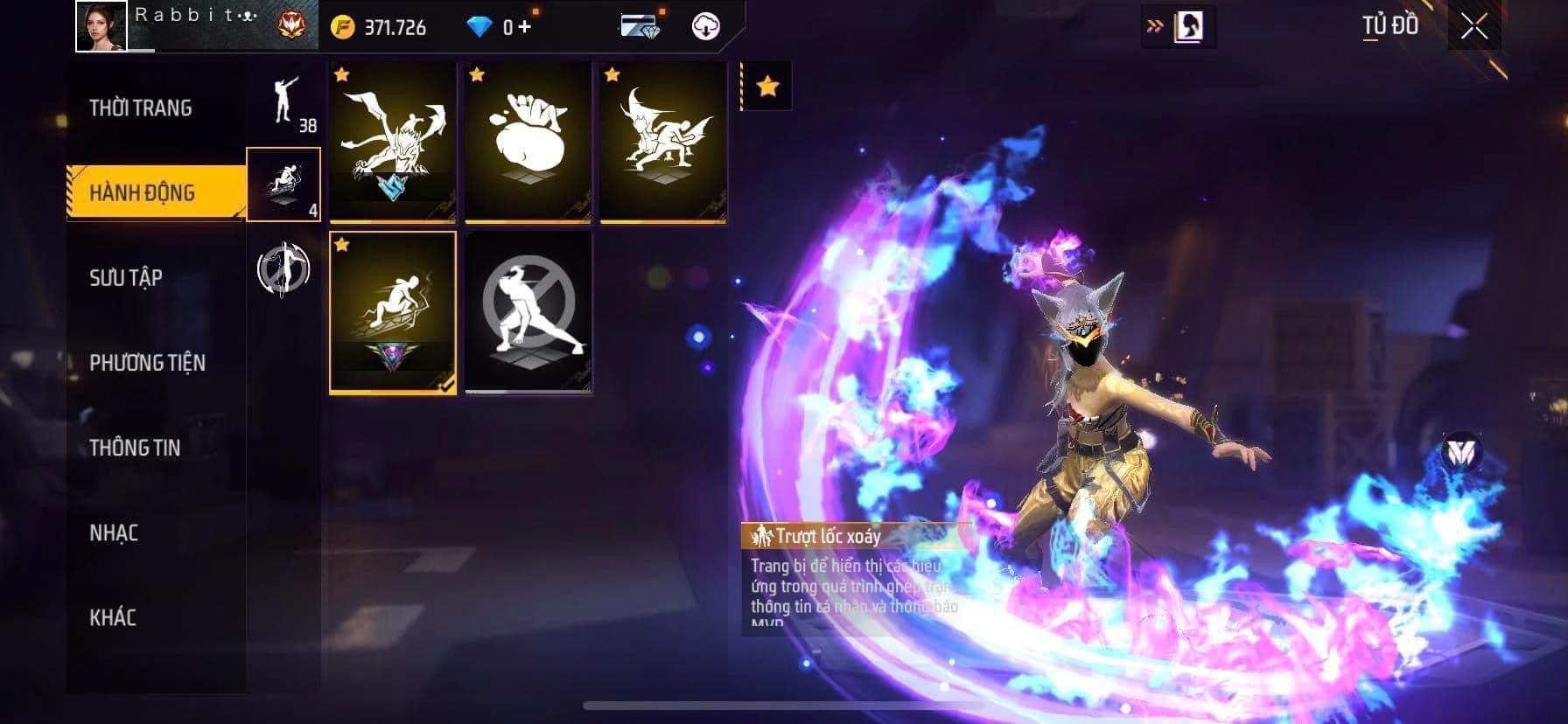Image resolution: width=1568 pixels, height=724 pixels.
Task: Toggle the star favorites filter
Action: (x=767, y=87)
